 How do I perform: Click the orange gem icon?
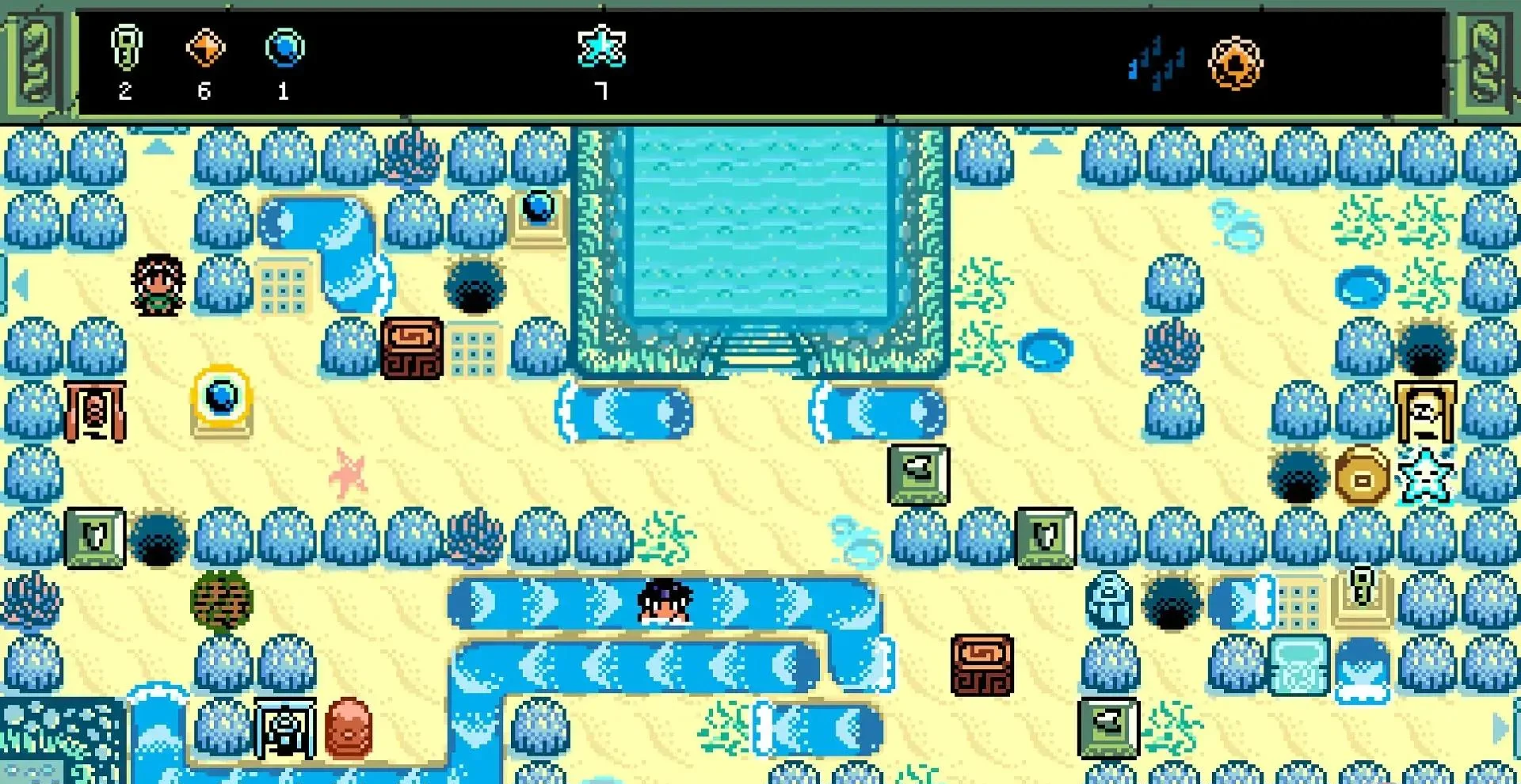coord(205,48)
